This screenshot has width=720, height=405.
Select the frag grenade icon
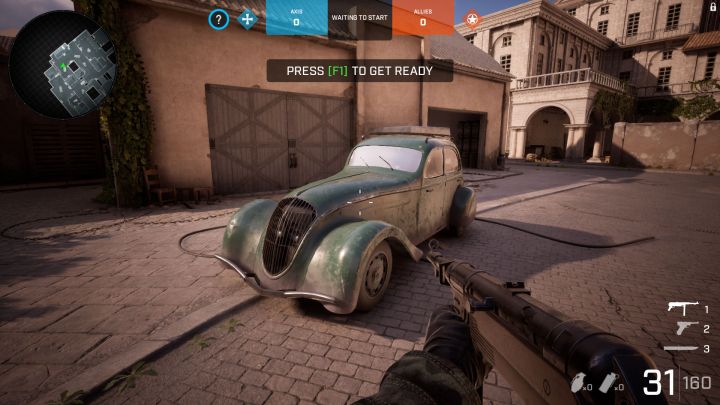pyautogui.click(x=579, y=383)
